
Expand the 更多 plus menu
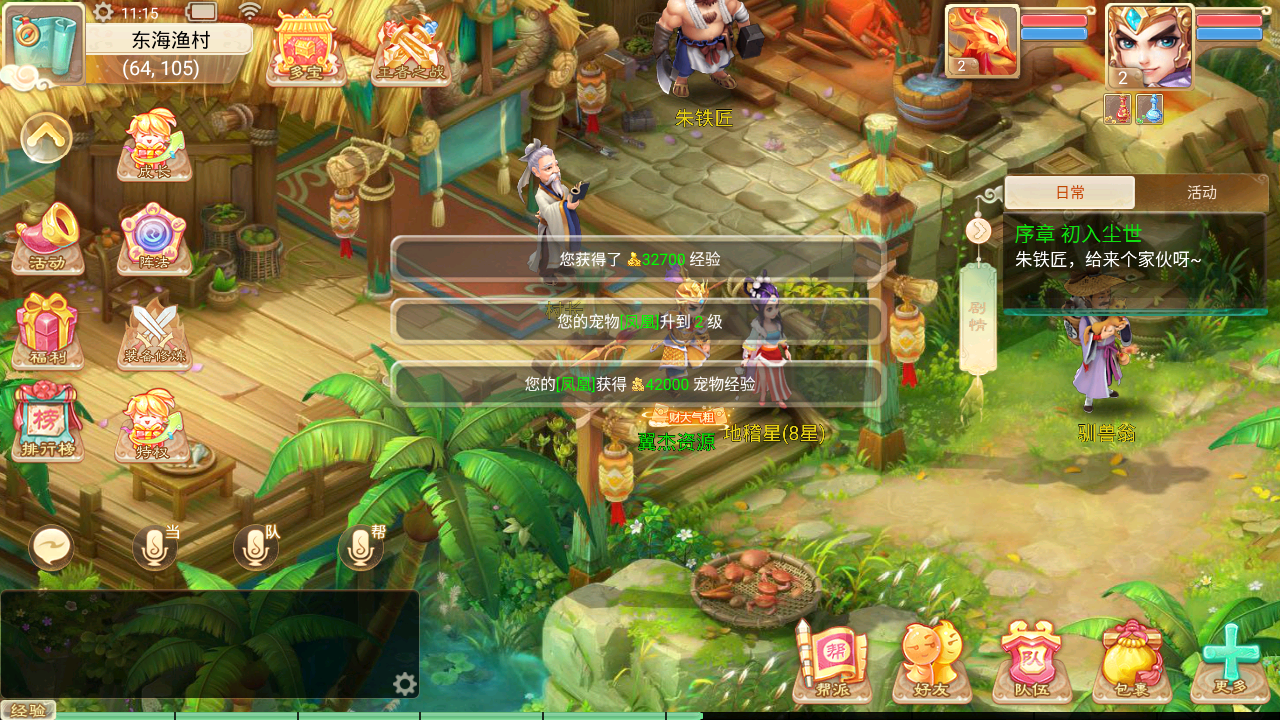tap(1230, 660)
